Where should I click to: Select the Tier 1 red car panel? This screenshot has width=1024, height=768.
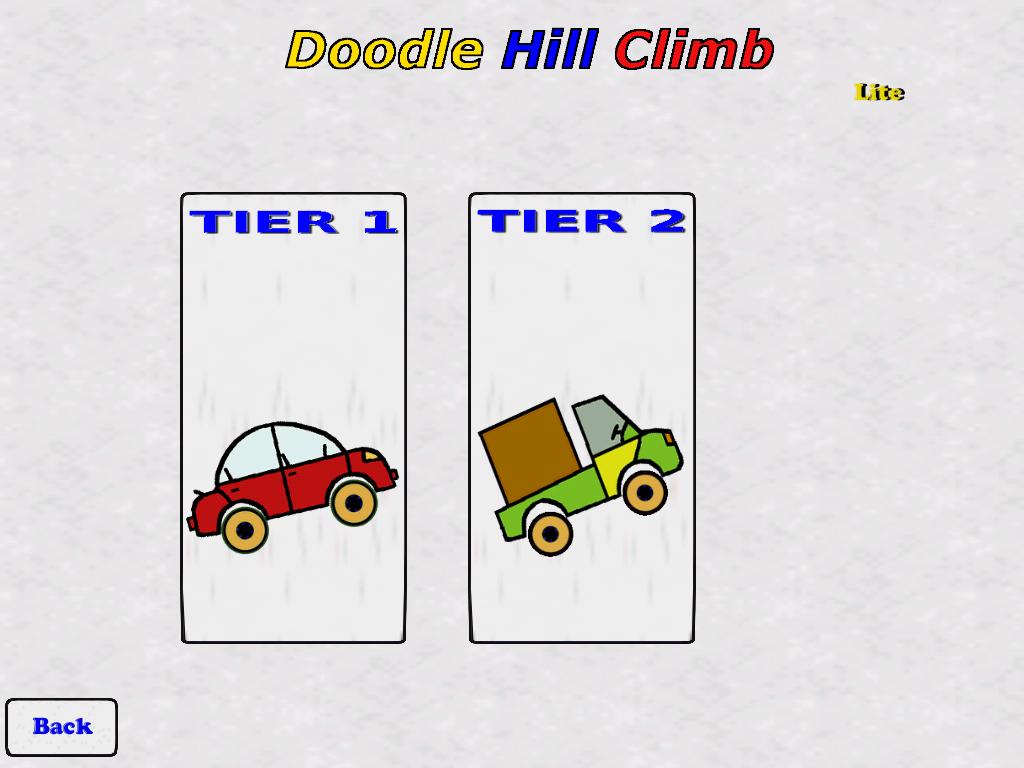pos(293,418)
